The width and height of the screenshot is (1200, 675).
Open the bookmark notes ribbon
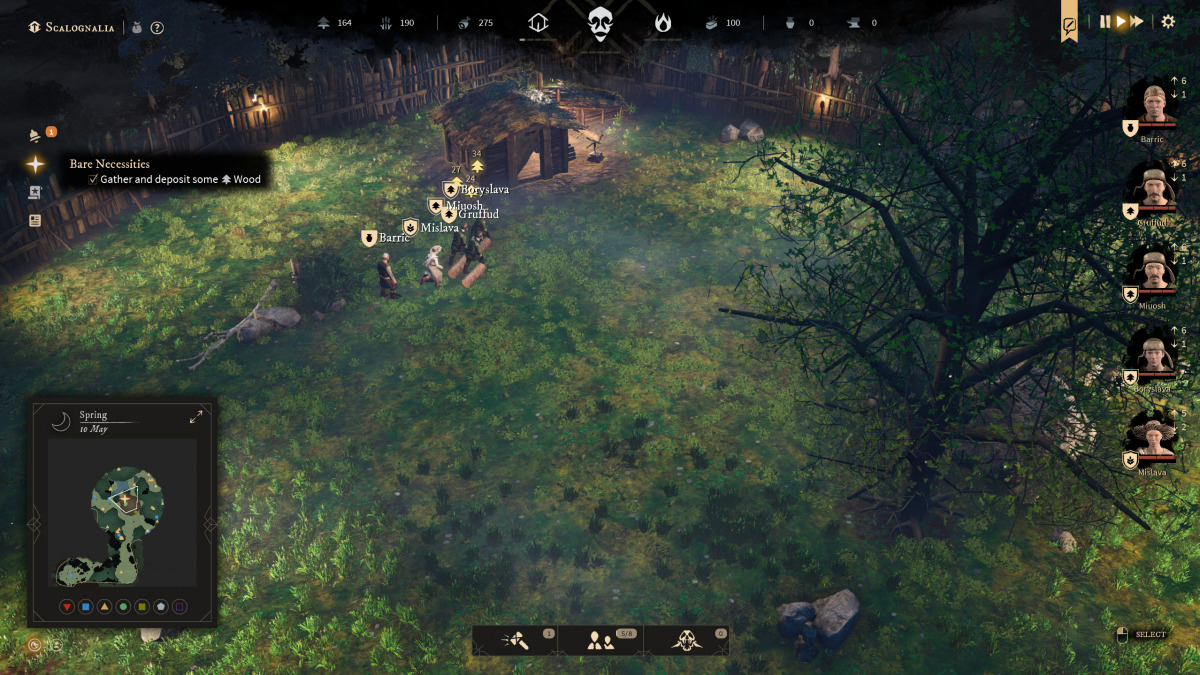[1069, 24]
